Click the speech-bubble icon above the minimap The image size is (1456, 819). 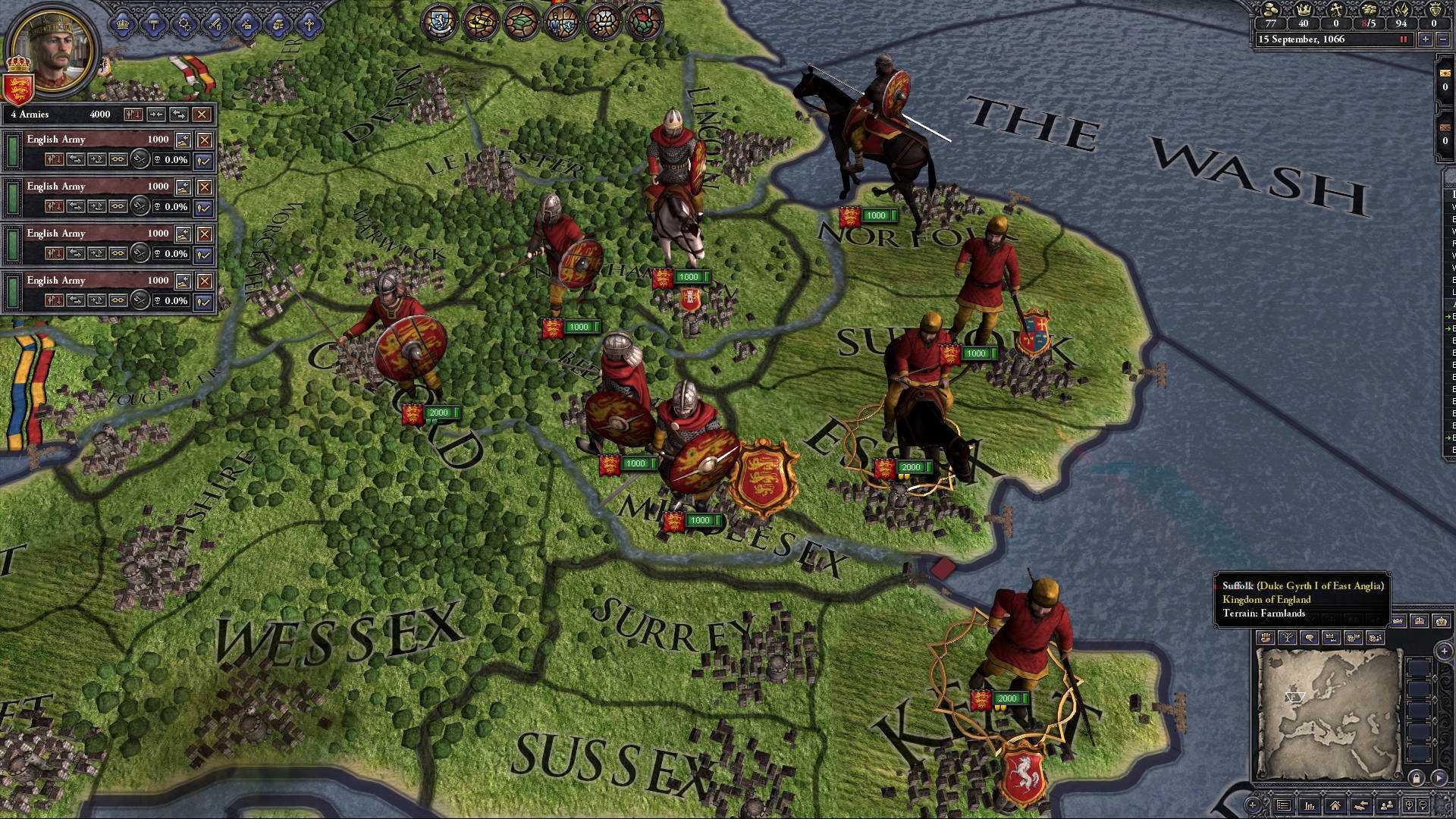pyautogui.click(x=1309, y=637)
